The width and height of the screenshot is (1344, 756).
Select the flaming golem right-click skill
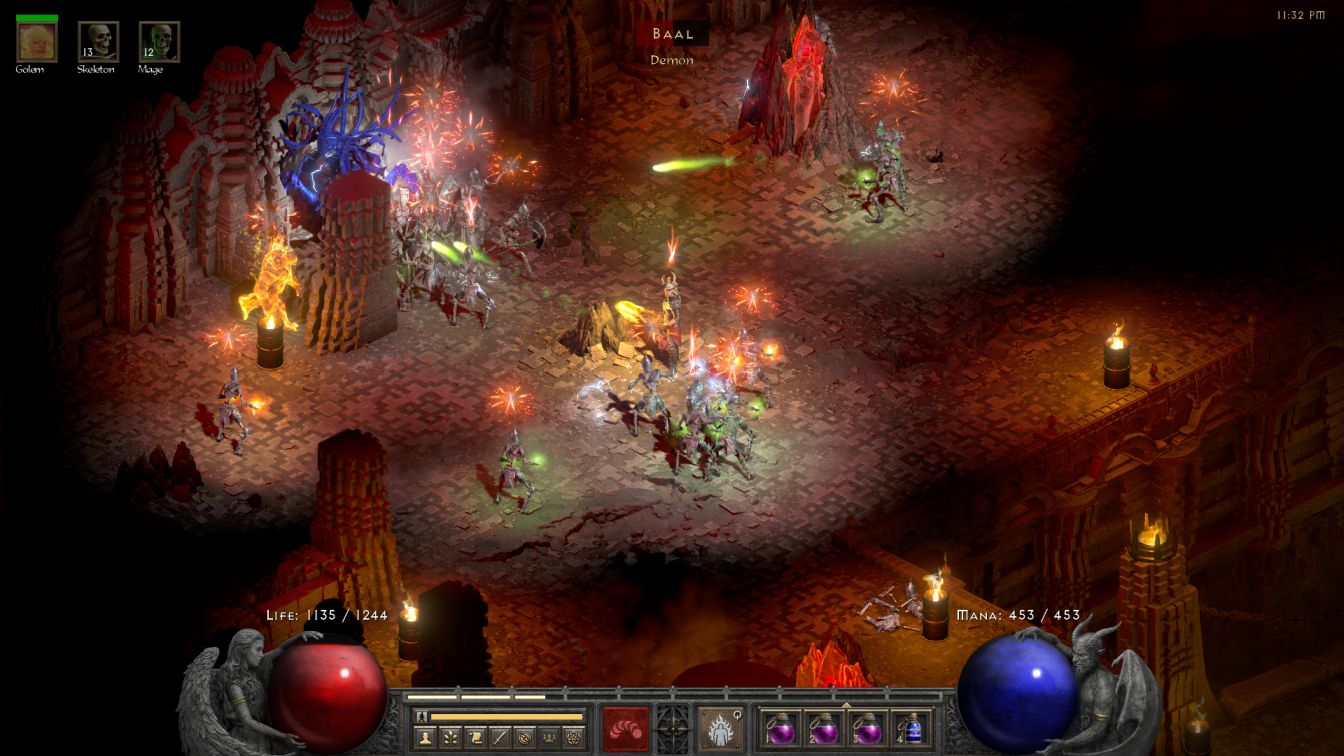(x=719, y=727)
